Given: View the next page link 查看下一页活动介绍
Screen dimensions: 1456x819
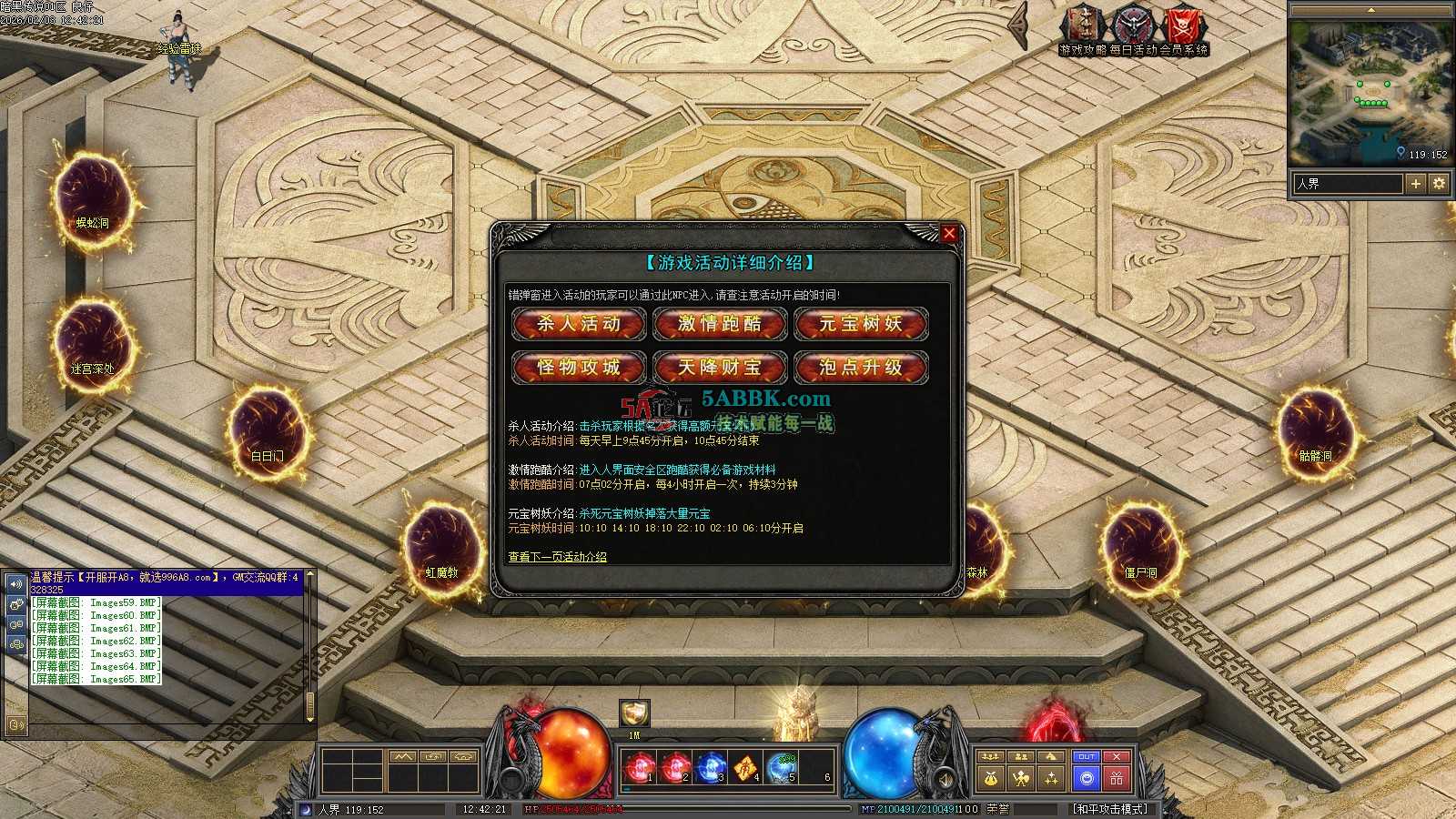Looking at the screenshot, I should coord(557,557).
